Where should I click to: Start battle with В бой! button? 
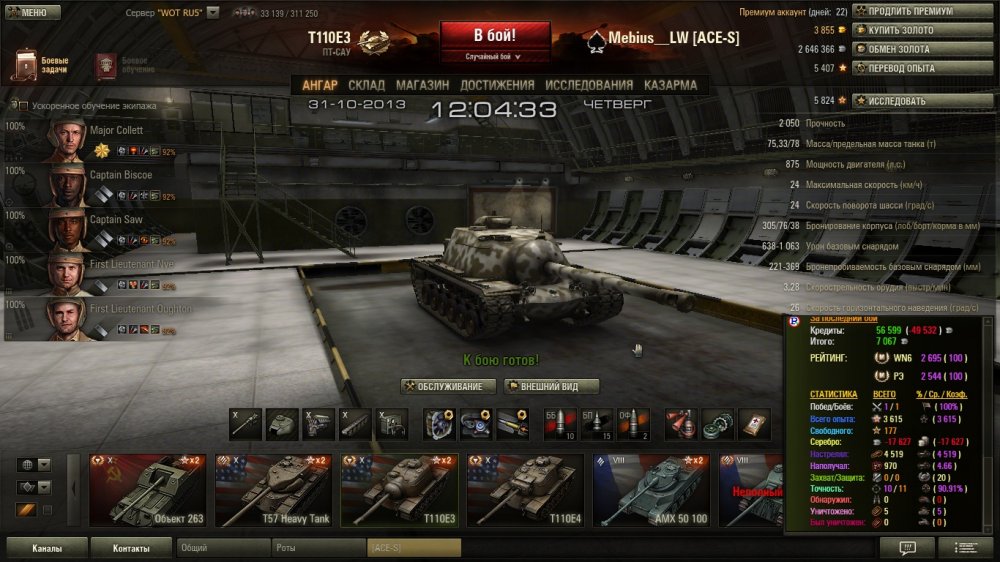pyautogui.click(x=497, y=34)
